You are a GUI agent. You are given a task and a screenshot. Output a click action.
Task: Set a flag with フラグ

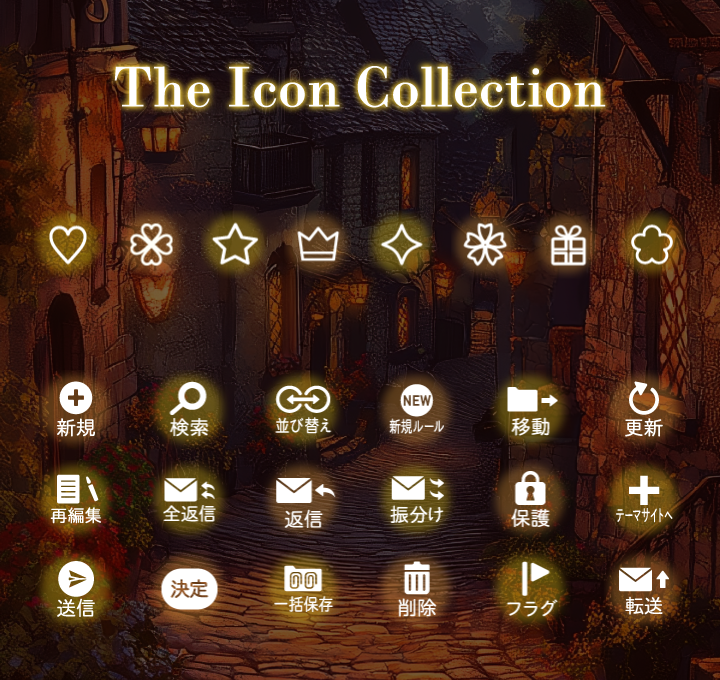(531, 589)
